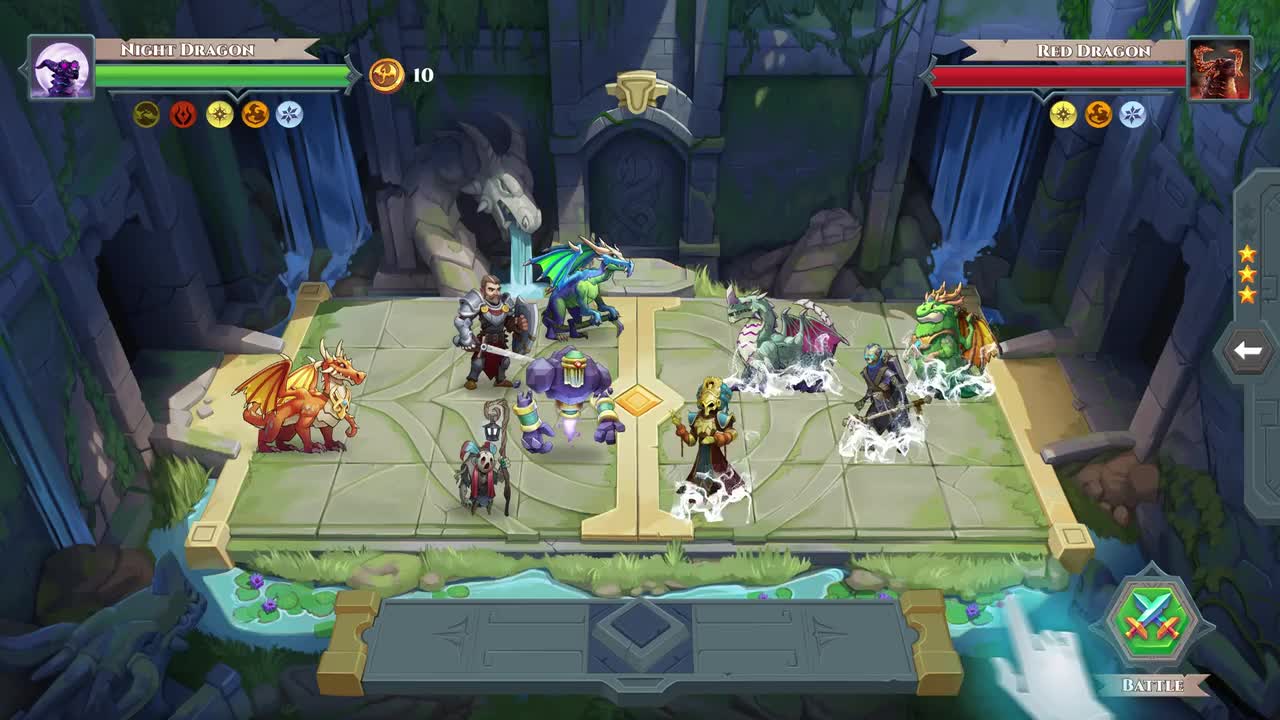Select the Night Dragon player portrait
The width and height of the screenshot is (1280, 720).
click(61, 69)
